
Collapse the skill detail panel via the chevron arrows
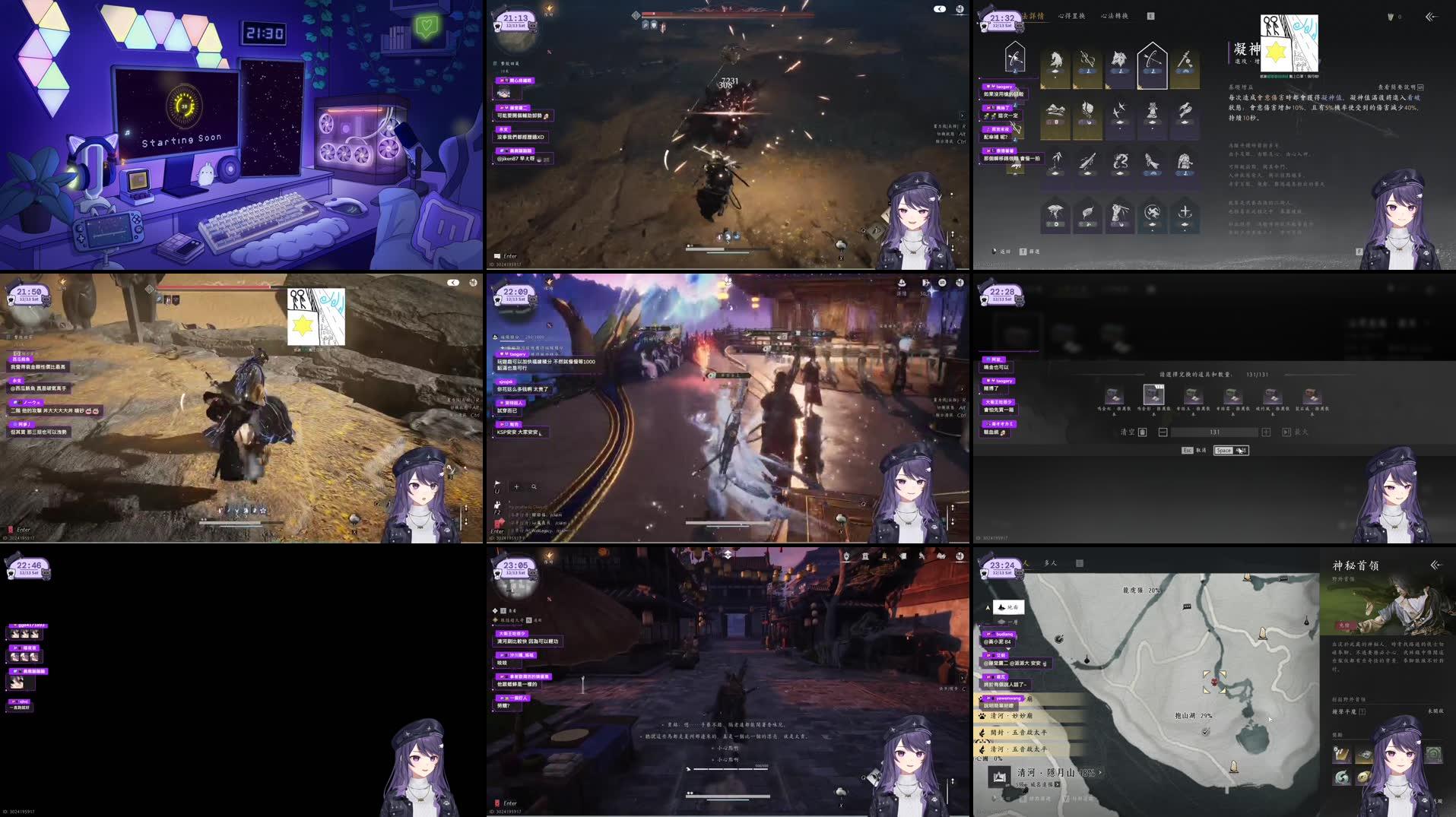click(x=1429, y=17)
